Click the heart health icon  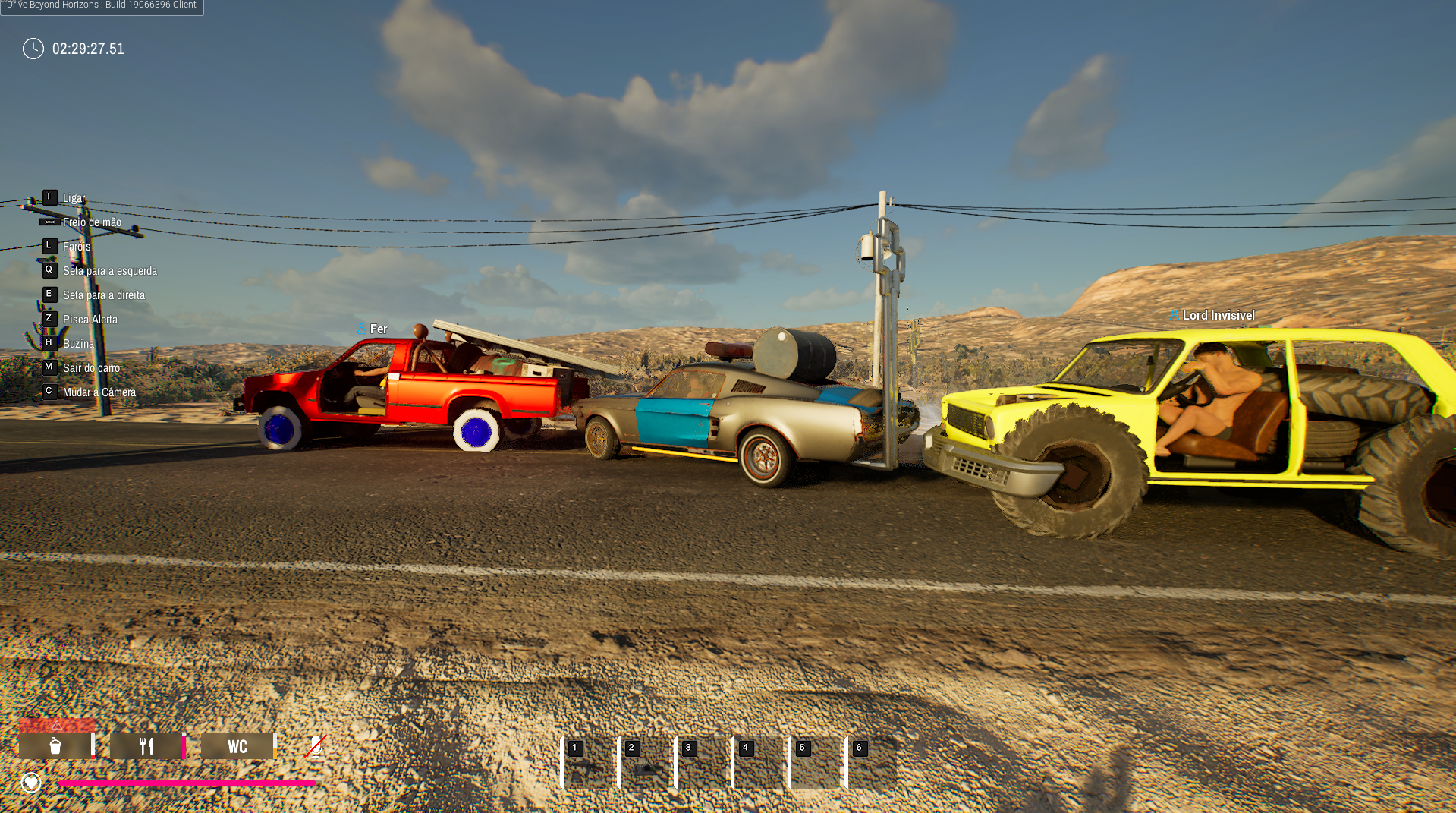pos(31,782)
